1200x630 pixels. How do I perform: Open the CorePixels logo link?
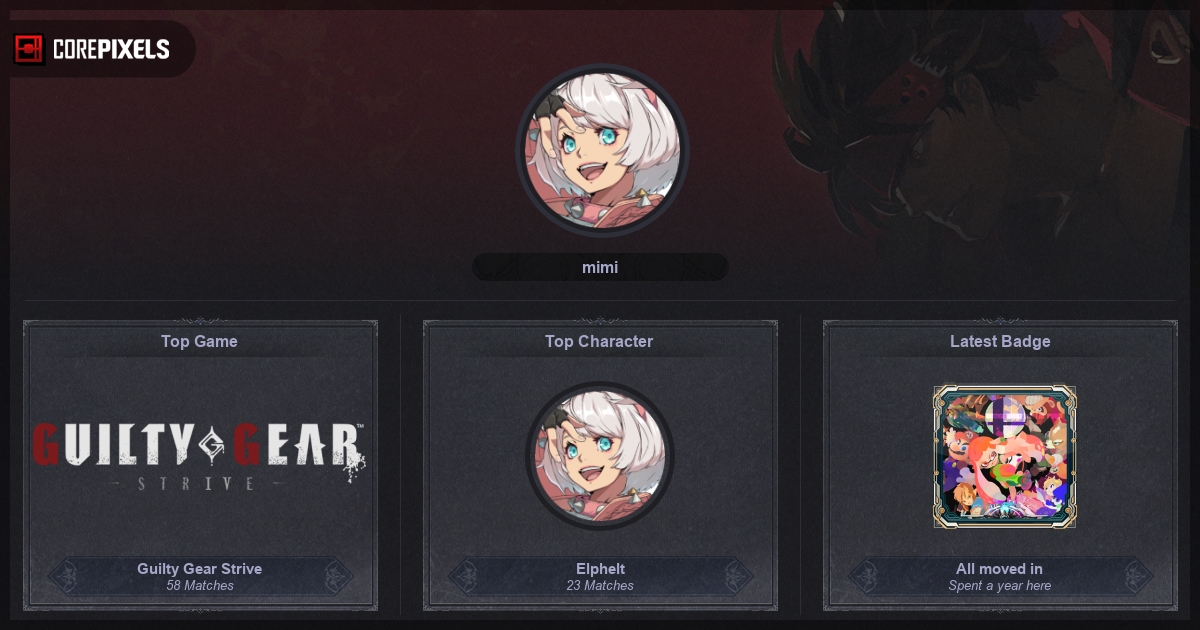93,49
